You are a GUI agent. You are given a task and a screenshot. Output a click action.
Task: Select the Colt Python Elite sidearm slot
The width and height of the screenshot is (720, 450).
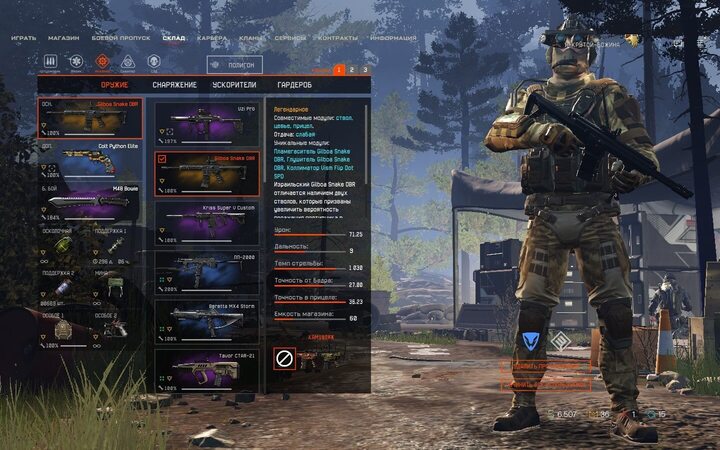pyautogui.click(x=90, y=163)
